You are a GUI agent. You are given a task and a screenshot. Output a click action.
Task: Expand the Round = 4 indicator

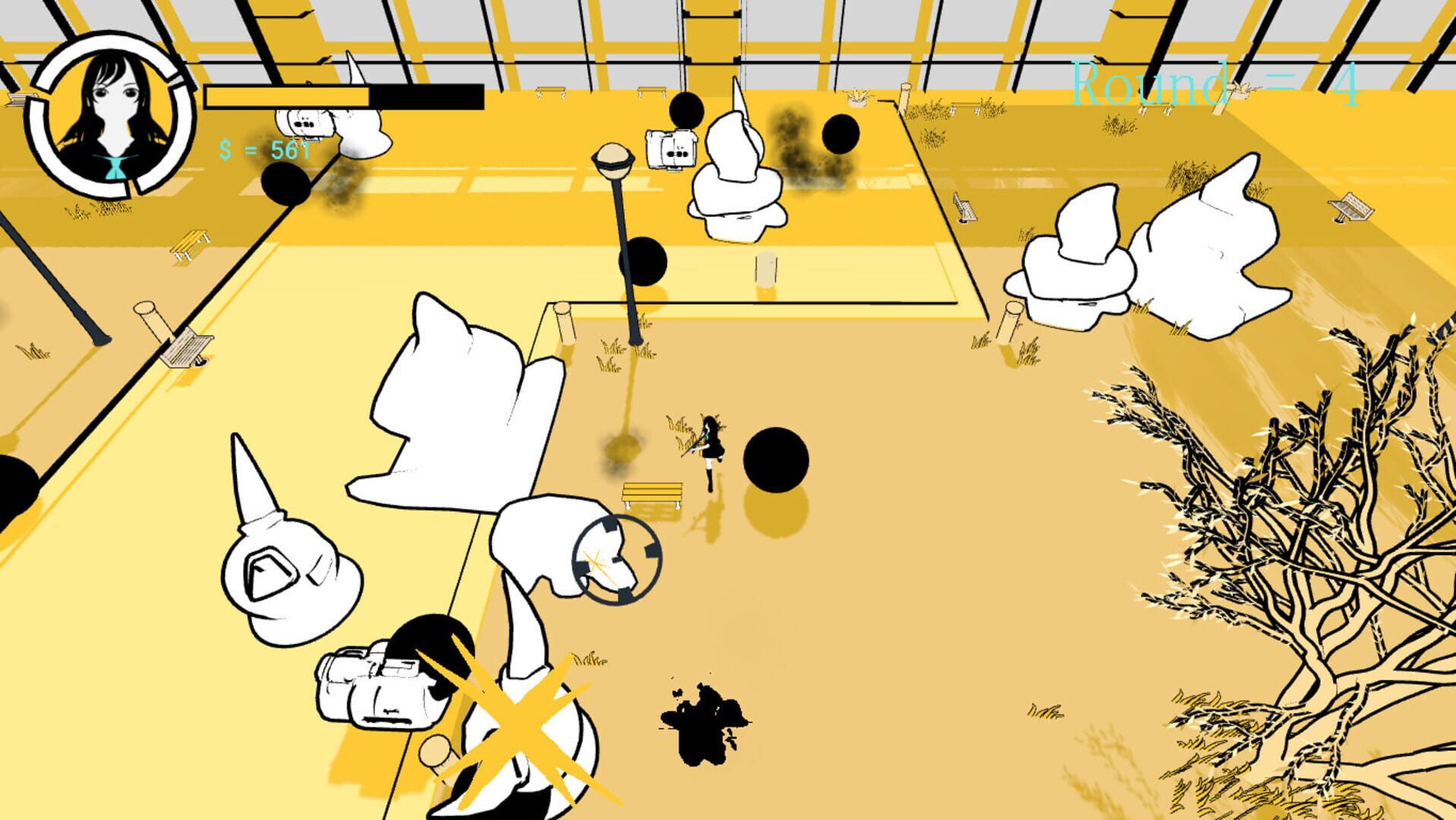click(x=1215, y=84)
